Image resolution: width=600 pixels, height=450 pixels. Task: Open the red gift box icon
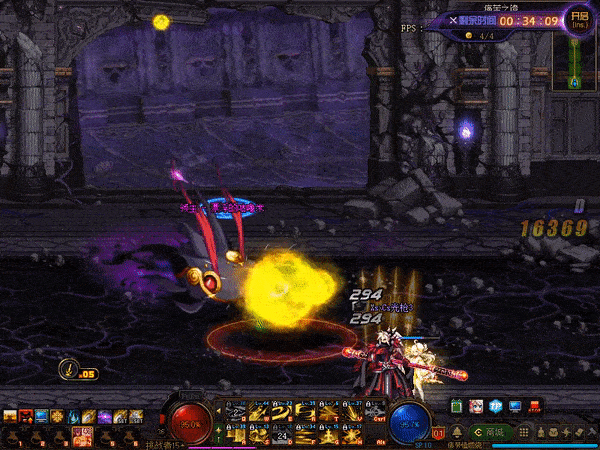click(x=535, y=407)
